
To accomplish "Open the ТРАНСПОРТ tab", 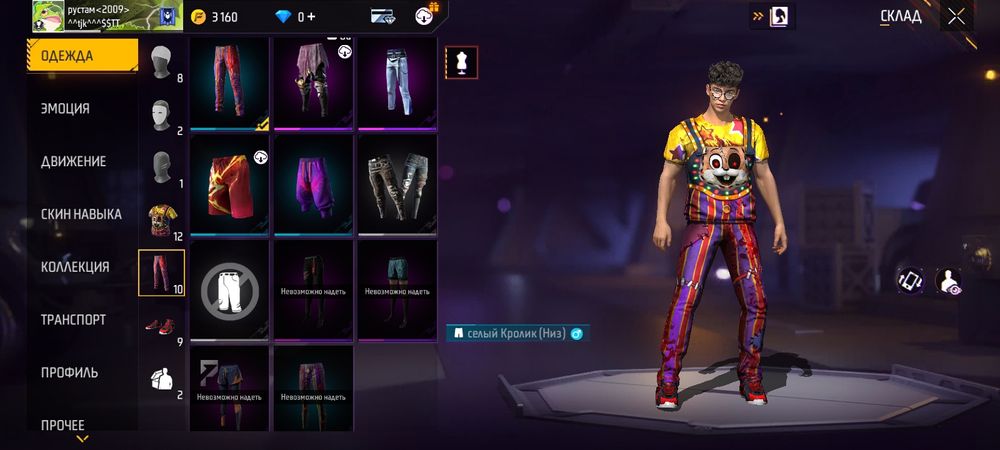I will (73, 320).
